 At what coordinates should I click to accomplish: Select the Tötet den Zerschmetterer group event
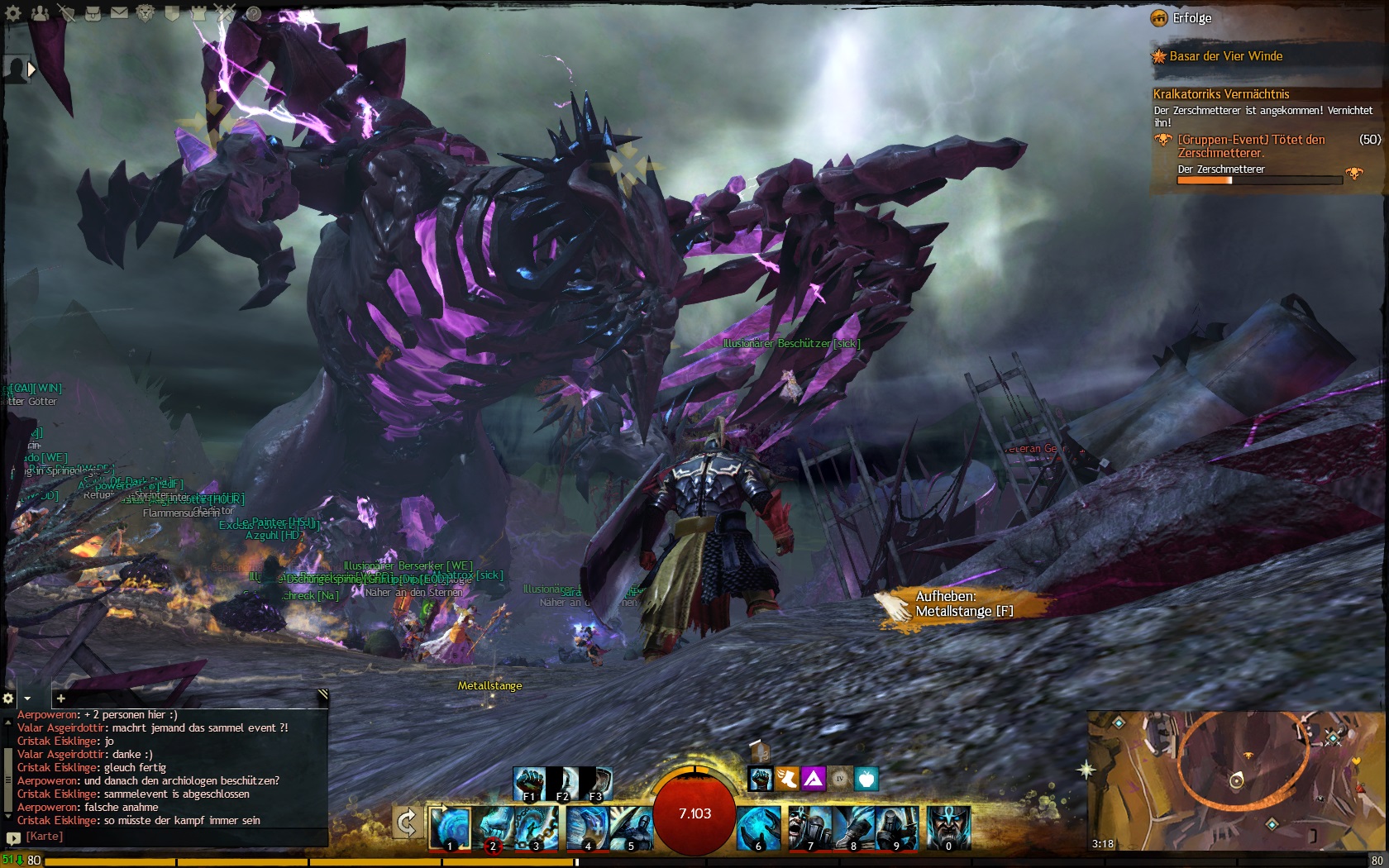1250,146
